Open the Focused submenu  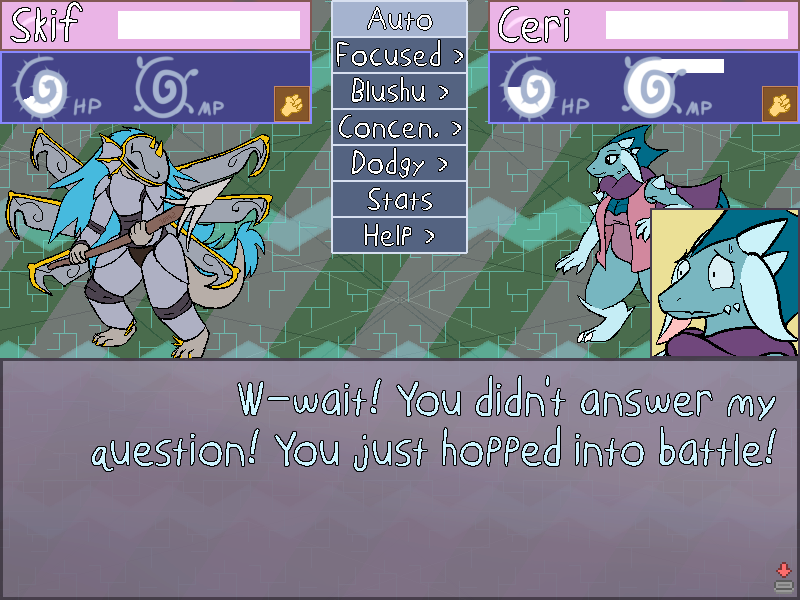coord(399,55)
